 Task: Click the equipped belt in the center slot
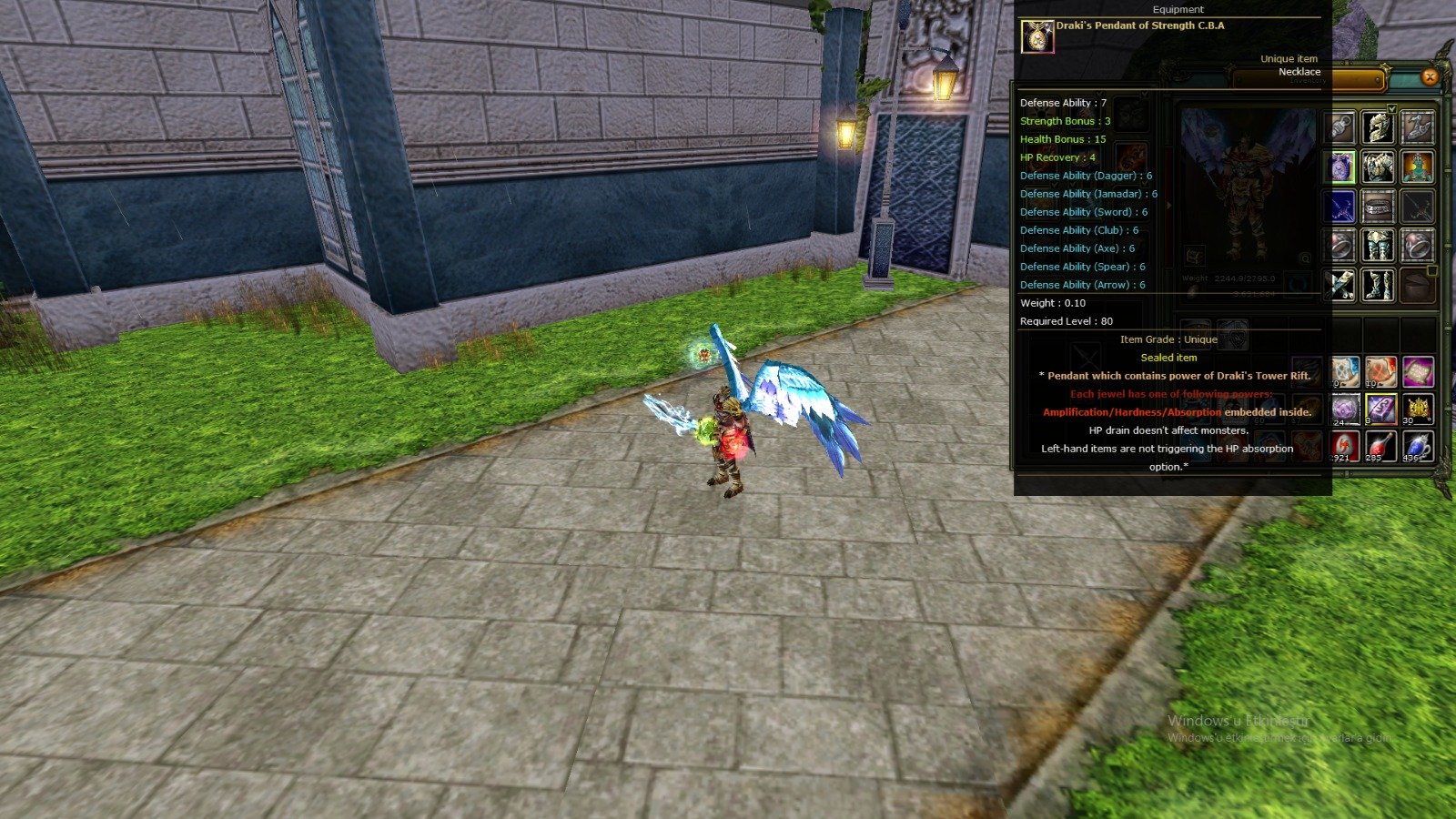click(x=1379, y=207)
